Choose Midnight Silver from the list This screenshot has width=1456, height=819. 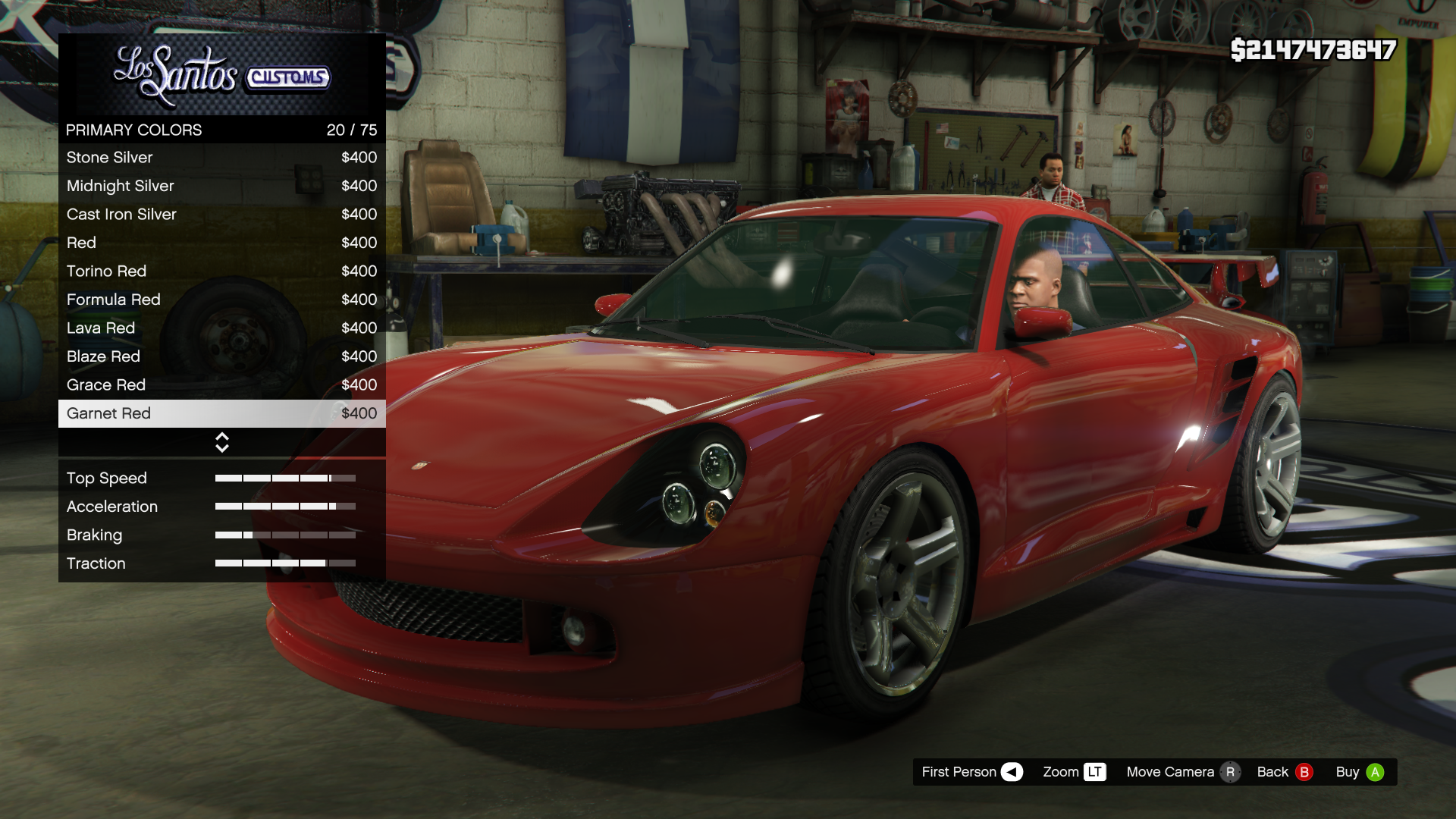click(x=221, y=186)
